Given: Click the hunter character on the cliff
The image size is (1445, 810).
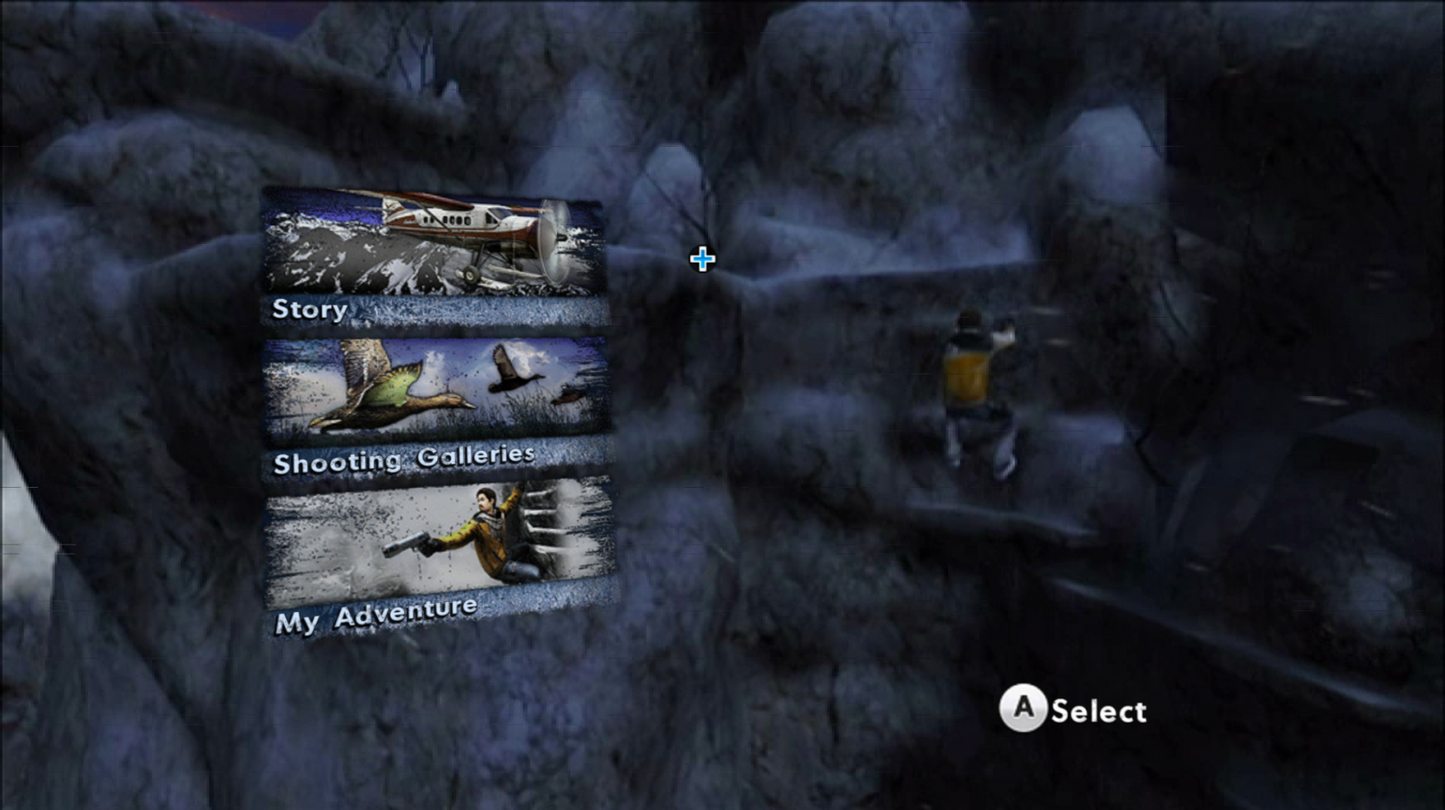Looking at the screenshot, I should pos(975,390).
